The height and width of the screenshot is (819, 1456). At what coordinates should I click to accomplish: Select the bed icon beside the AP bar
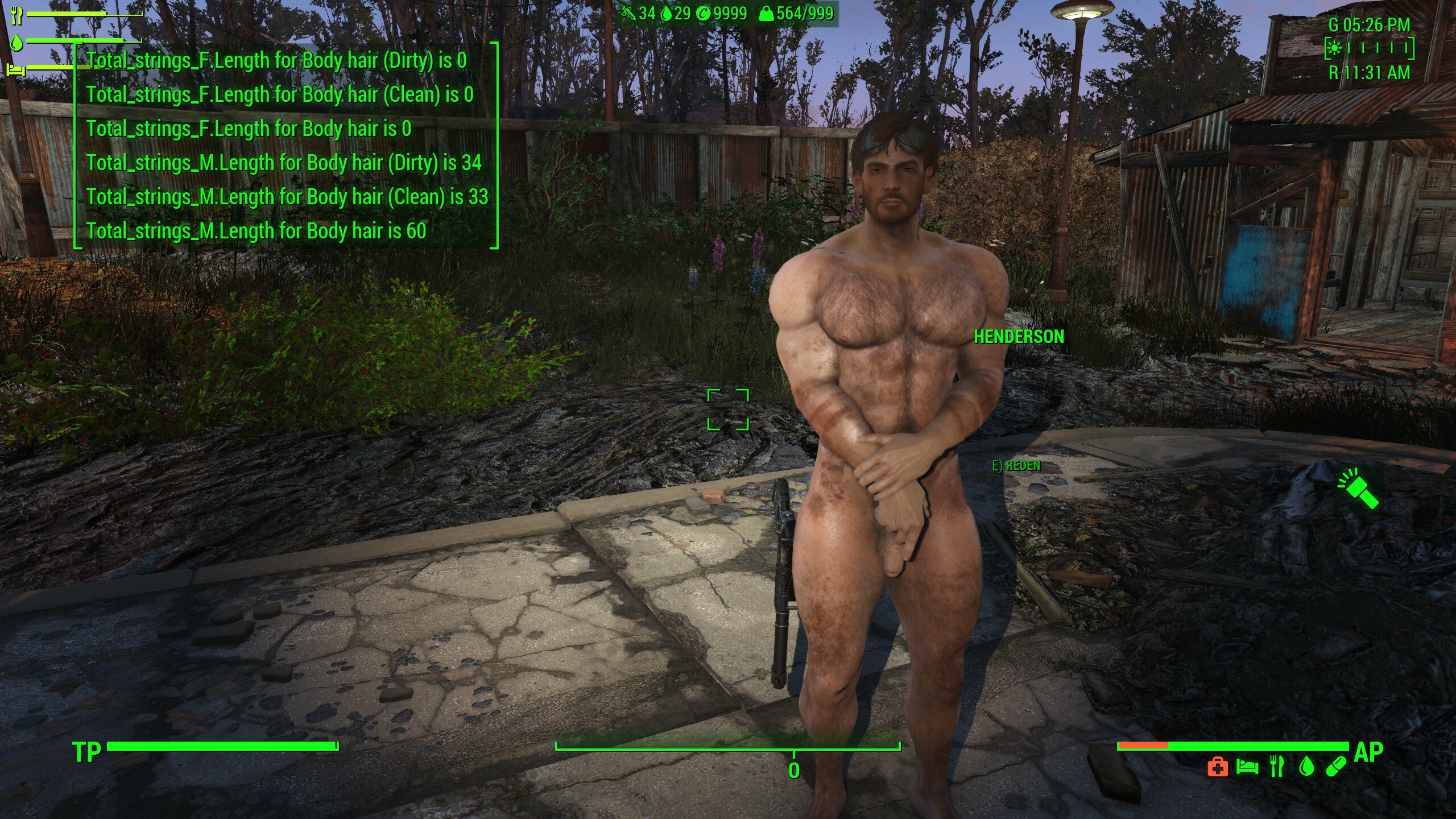[1247, 767]
